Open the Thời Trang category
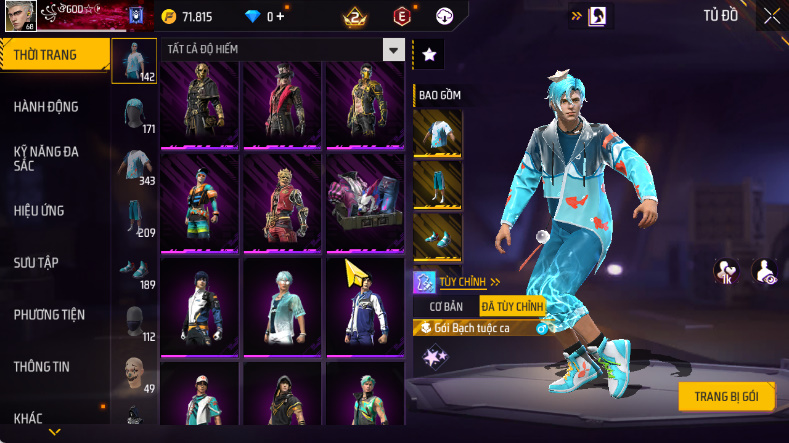 46,55
